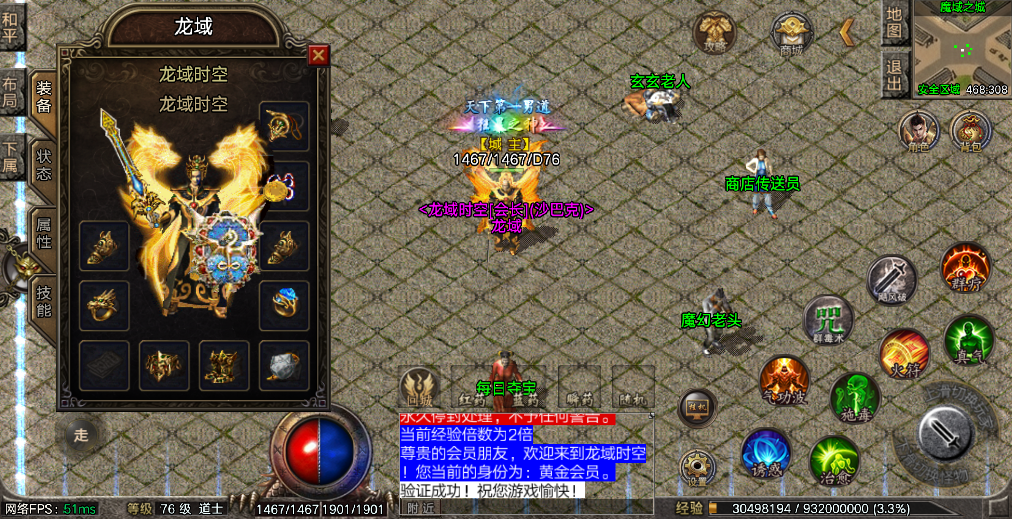Open the 角色 character sheet

coord(917,130)
